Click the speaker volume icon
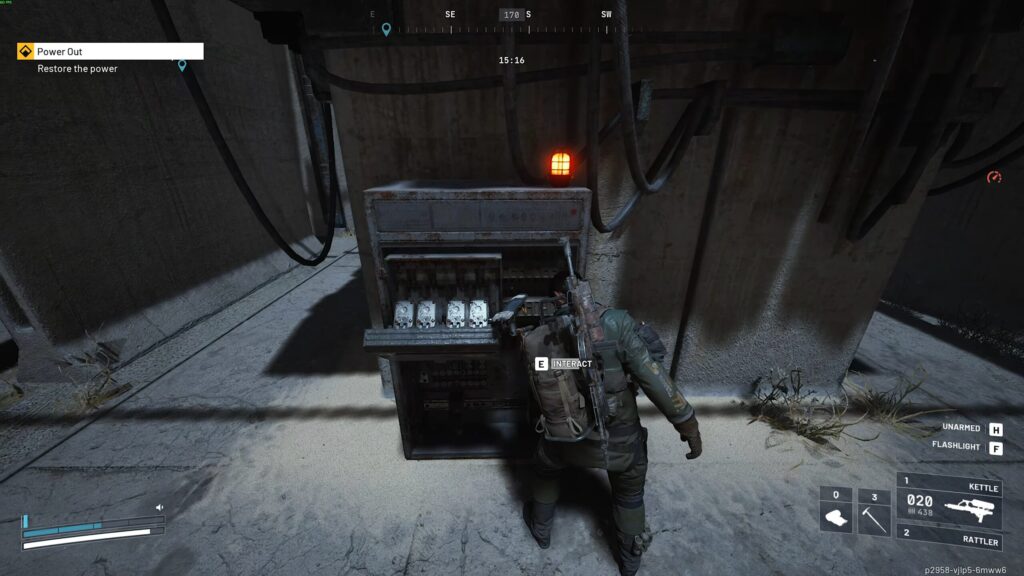 (159, 508)
